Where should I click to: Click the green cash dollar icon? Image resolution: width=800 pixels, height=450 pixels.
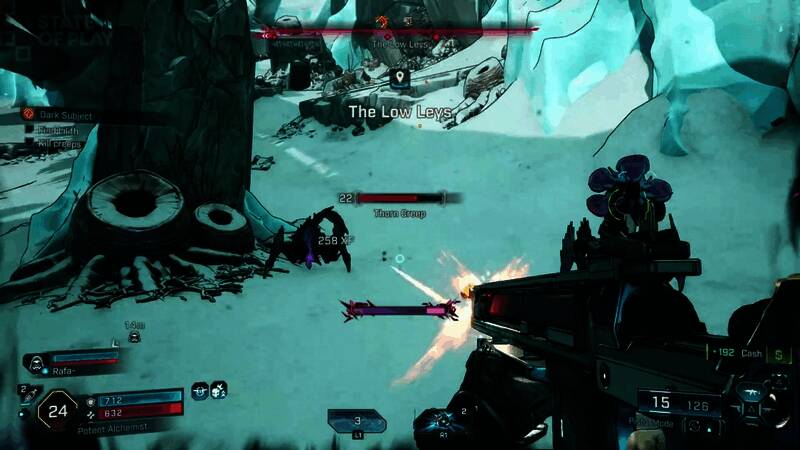tap(779, 354)
